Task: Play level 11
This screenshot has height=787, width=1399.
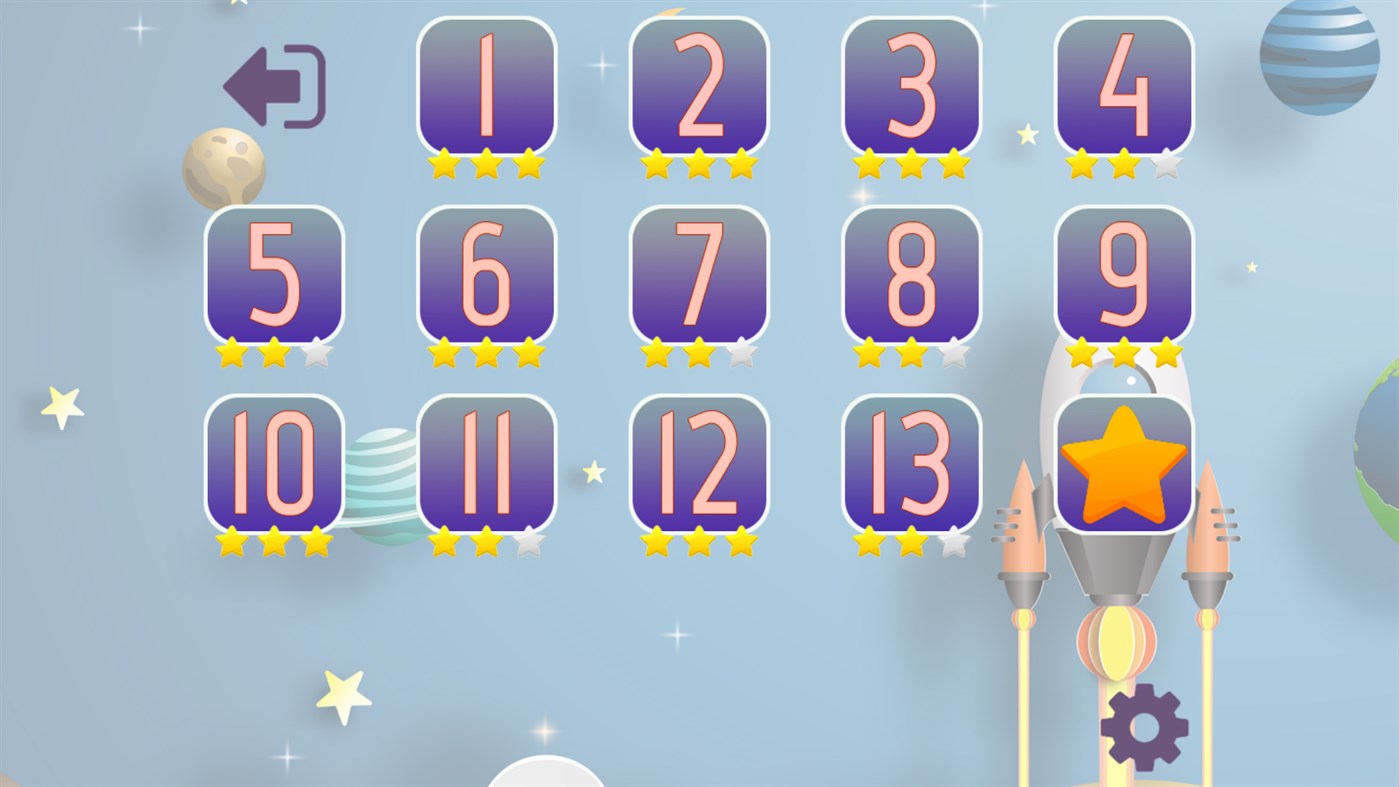Action: 485,460
